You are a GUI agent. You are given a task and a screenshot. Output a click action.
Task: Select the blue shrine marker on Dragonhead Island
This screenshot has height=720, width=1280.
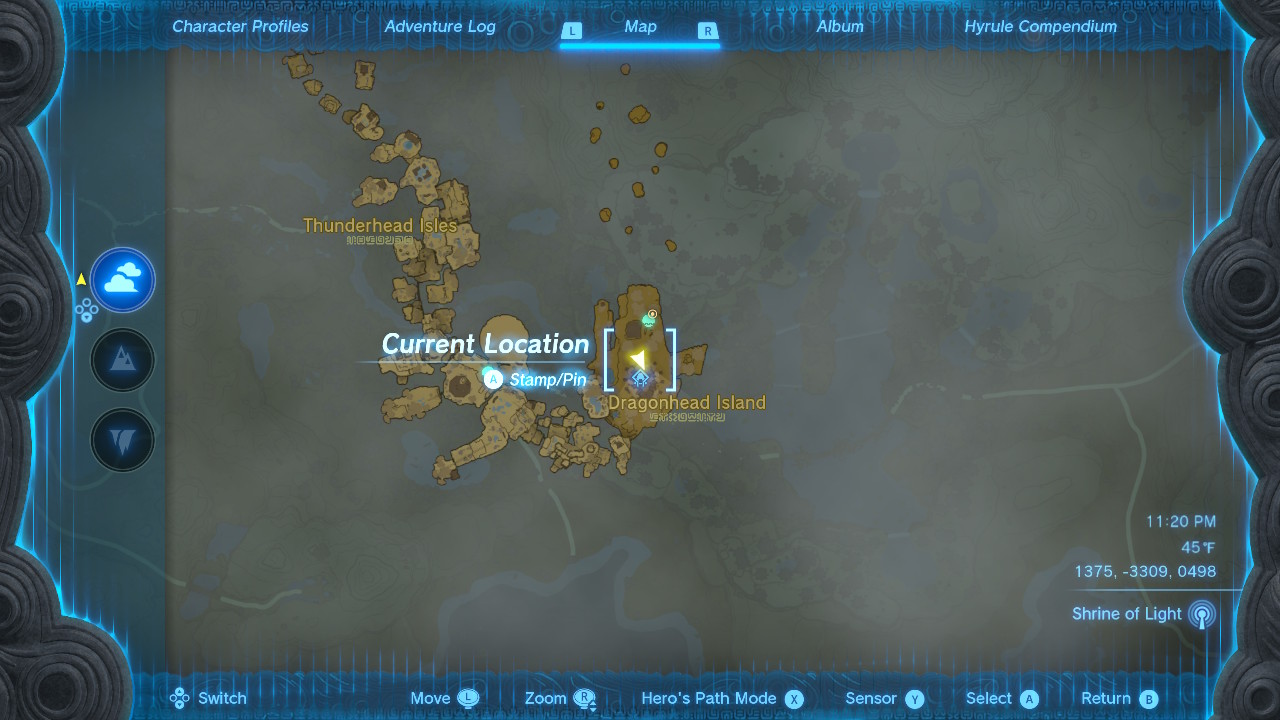639,377
